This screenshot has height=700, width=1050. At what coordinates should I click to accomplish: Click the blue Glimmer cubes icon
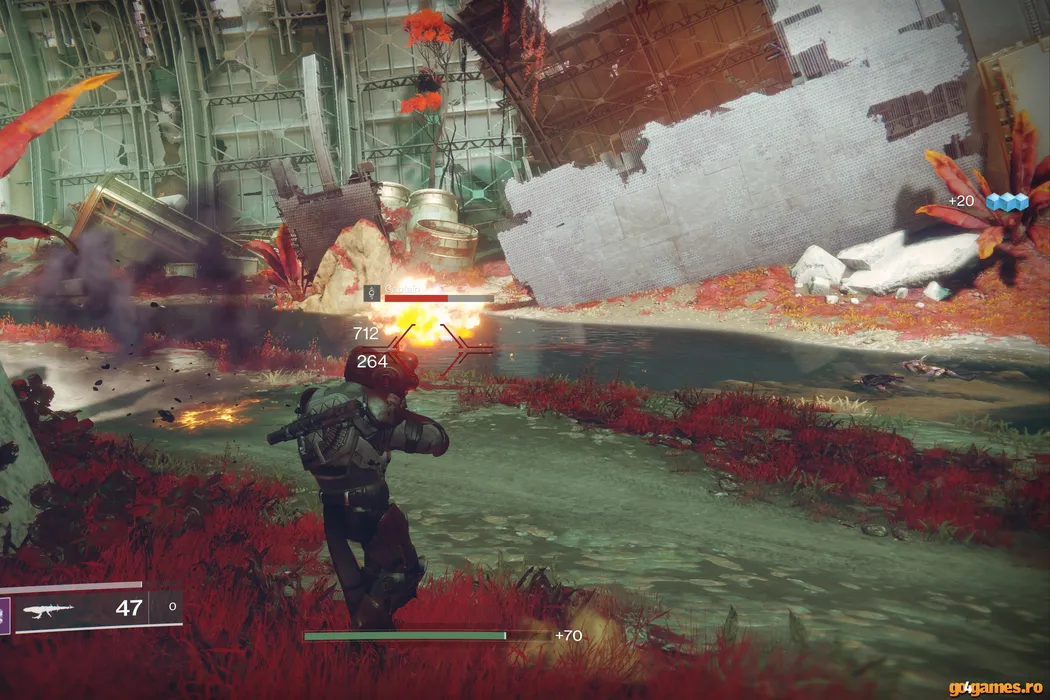1007,202
